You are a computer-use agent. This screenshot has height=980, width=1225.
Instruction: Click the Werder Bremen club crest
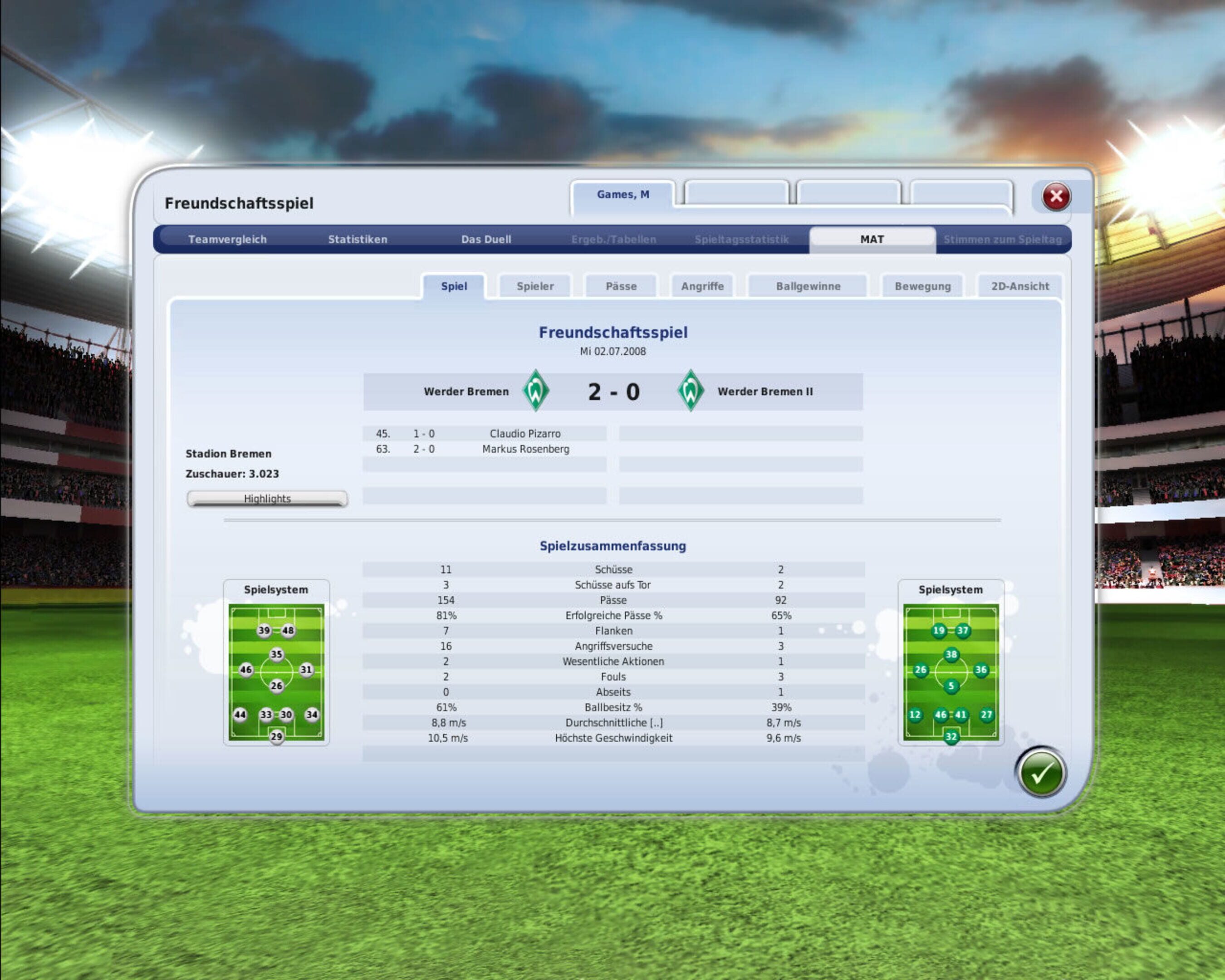536,391
